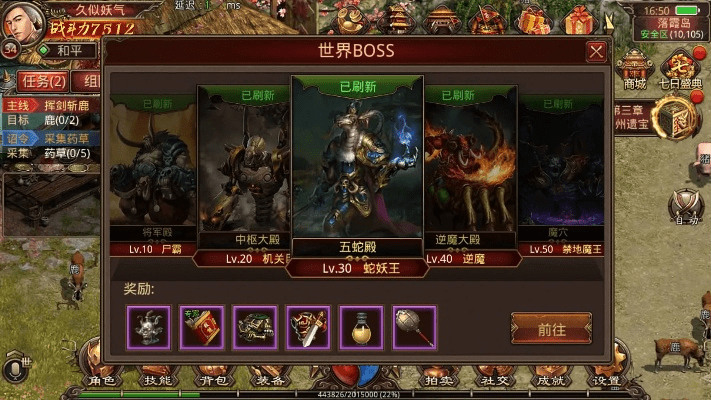
Task: Close the World BOSS window
Action: (x=596, y=52)
